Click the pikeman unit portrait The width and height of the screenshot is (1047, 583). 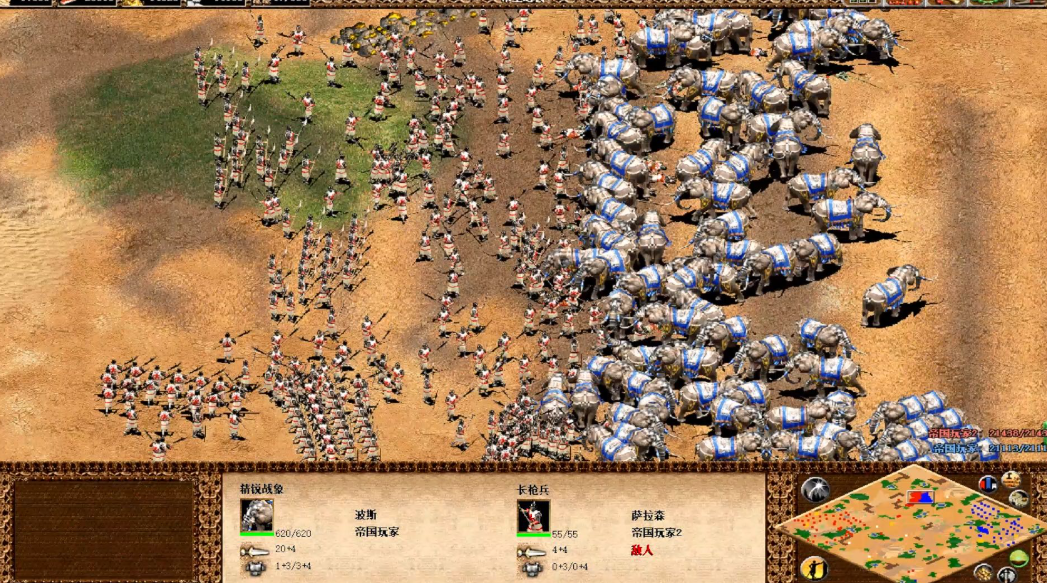click(x=533, y=516)
